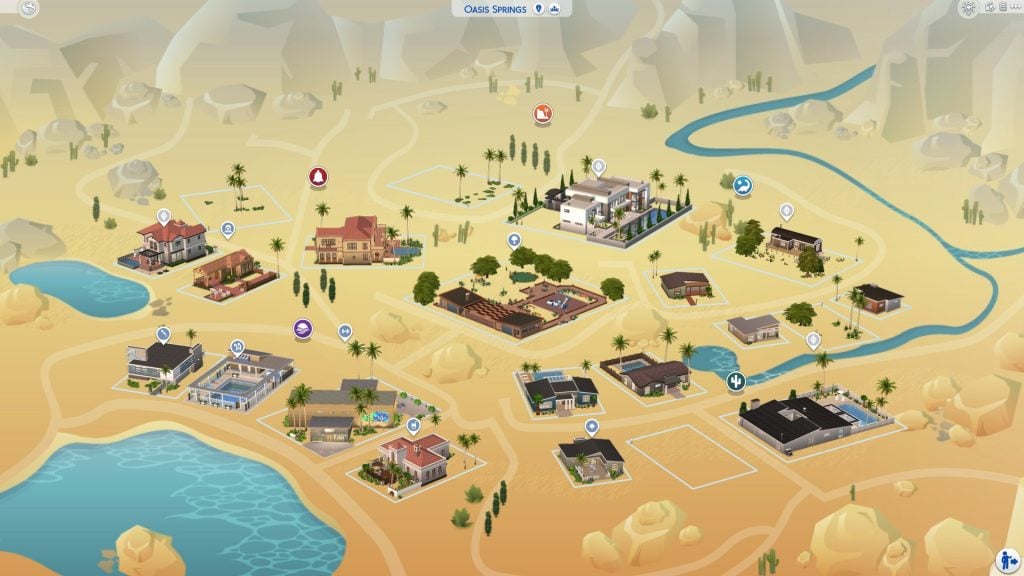This screenshot has width=1024, height=576.
Task: Choose the teal cactus map marker
Action: click(x=736, y=382)
